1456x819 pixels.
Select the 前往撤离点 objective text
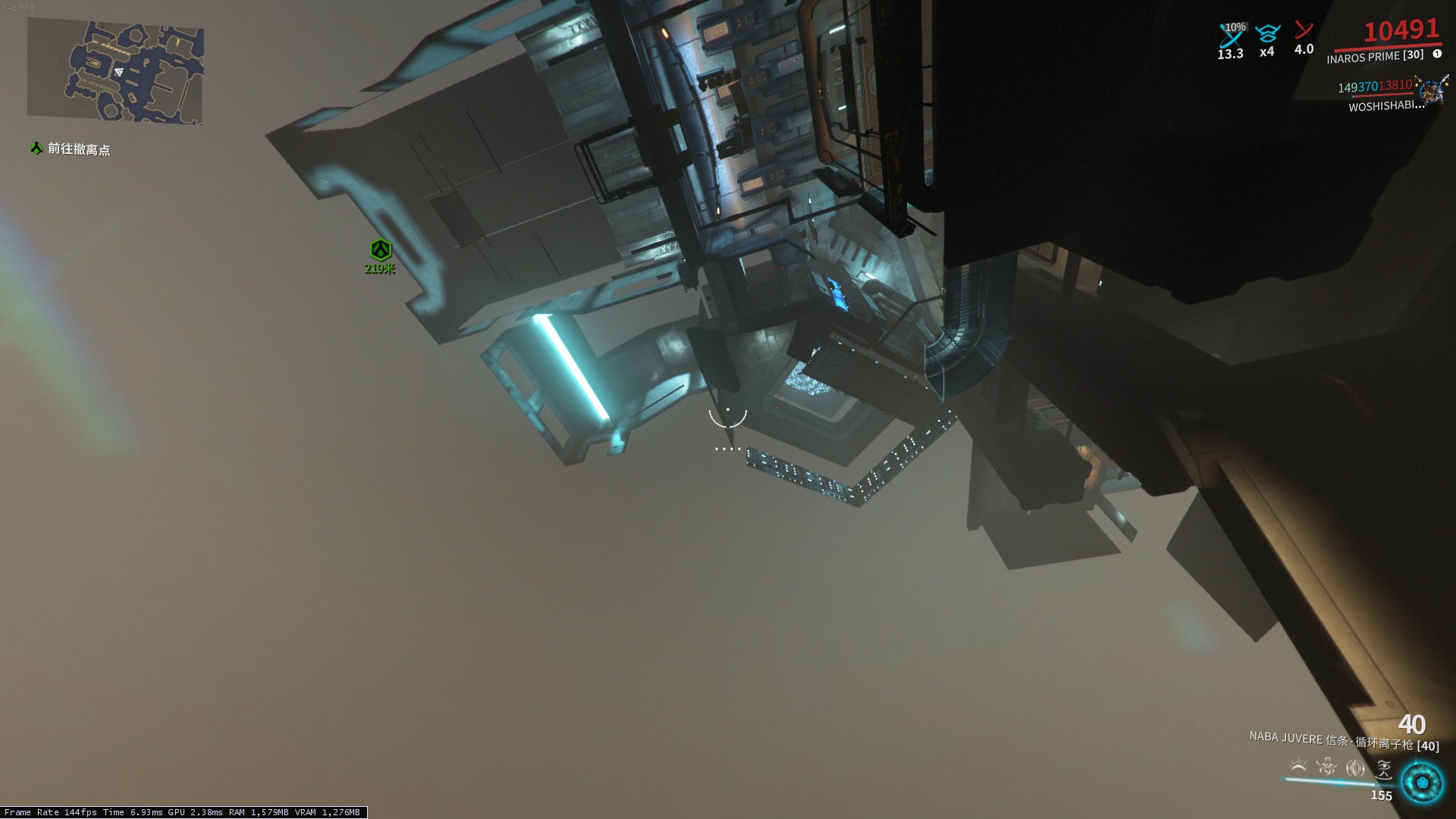(78, 150)
